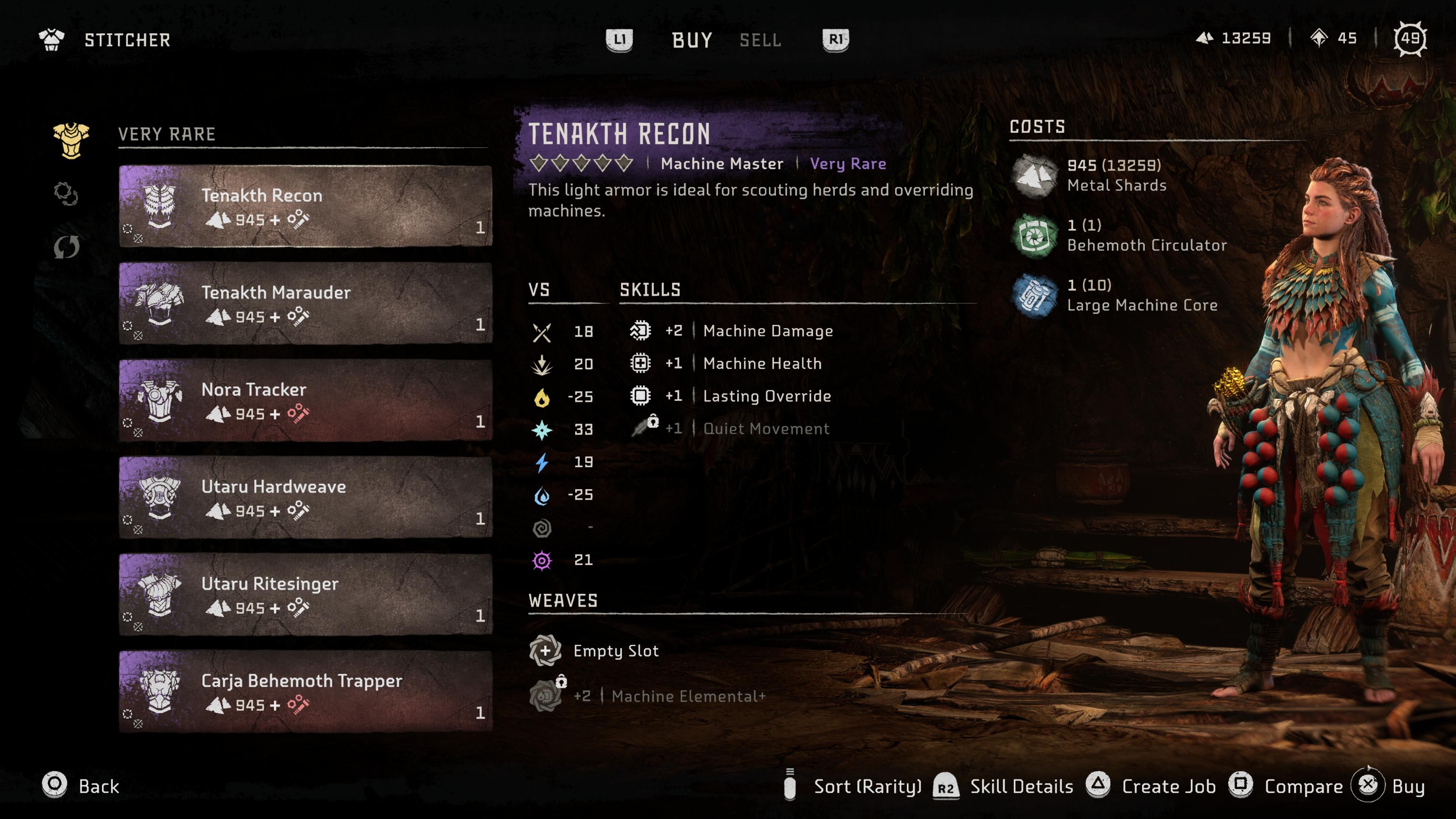Image resolution: width=1456 pixels, height=819 pixels.
Task: Open the weave coil category icon
Action: coord(66,194)
